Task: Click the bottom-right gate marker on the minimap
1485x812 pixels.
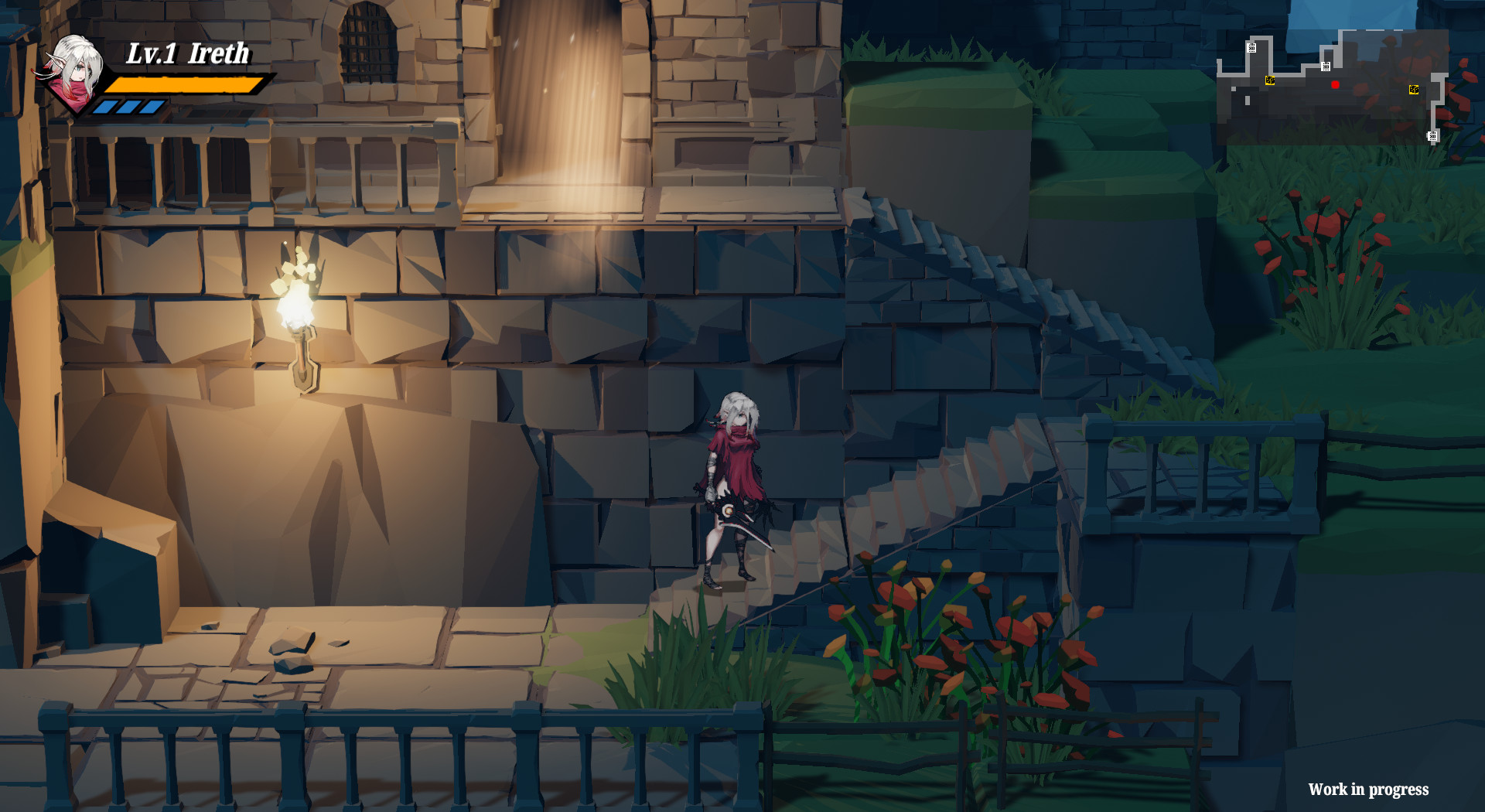Action: [1433, 136]
